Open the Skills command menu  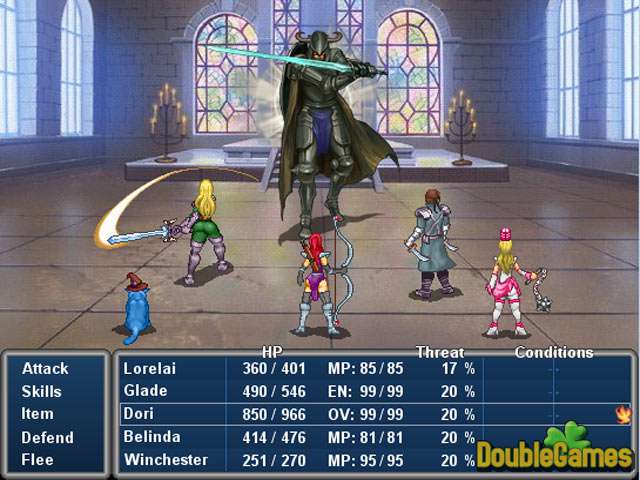[42, 391]
